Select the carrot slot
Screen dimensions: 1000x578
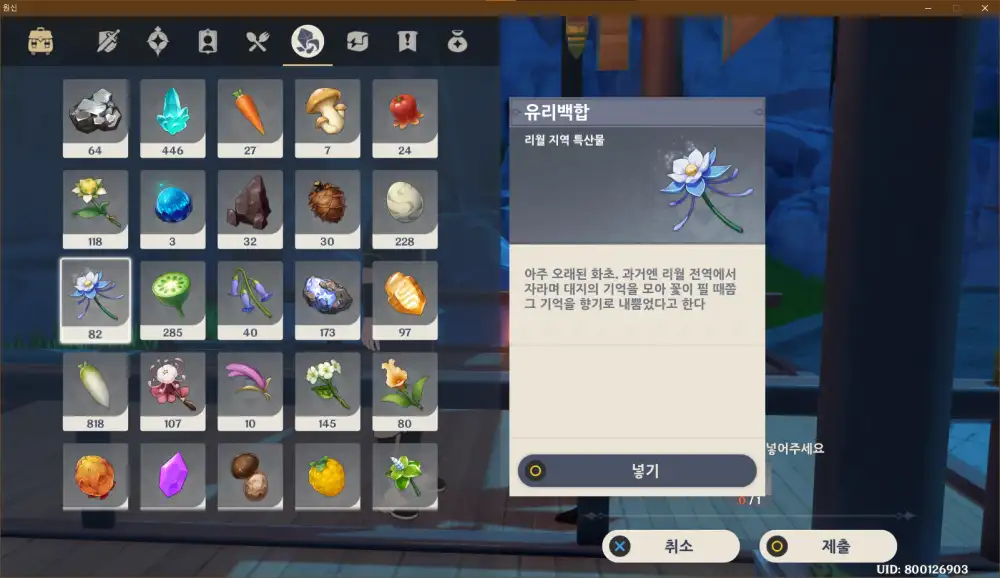250,118
